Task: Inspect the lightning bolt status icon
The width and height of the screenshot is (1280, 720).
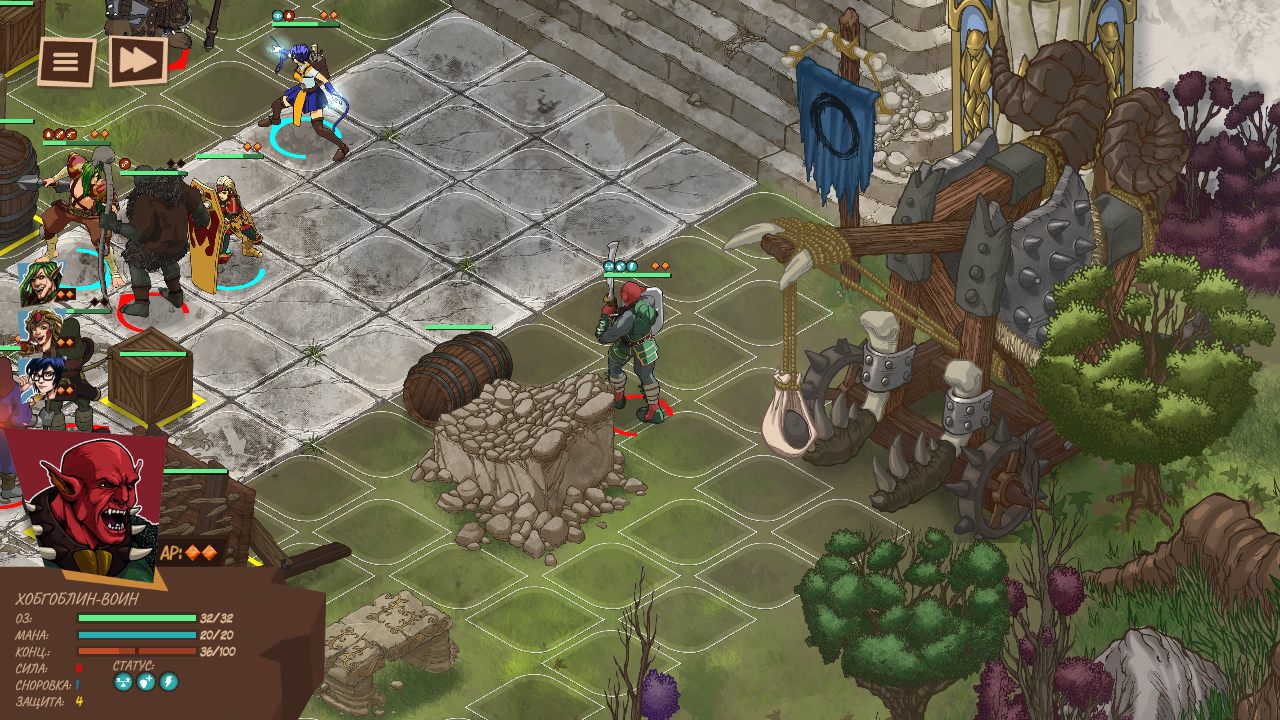Action: [169, 682]
